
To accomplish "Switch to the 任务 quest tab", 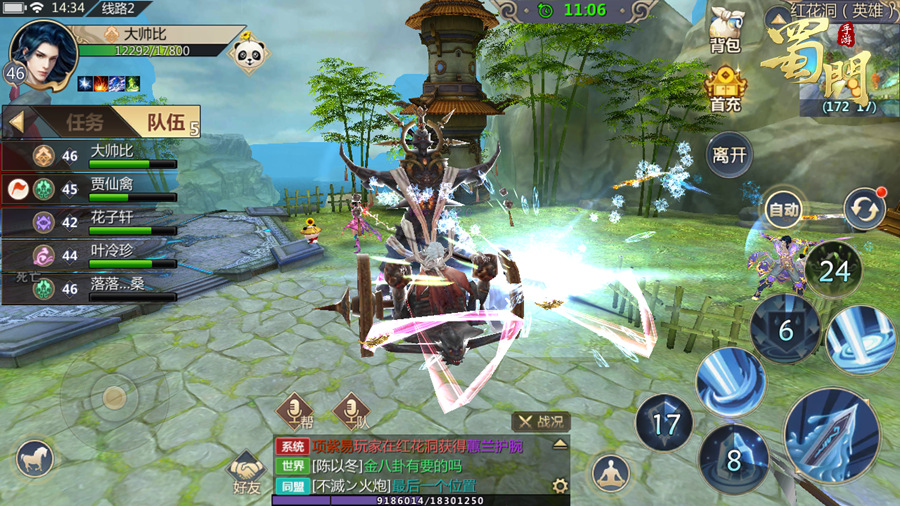I will pyautogui.click(x=84, y=122).
